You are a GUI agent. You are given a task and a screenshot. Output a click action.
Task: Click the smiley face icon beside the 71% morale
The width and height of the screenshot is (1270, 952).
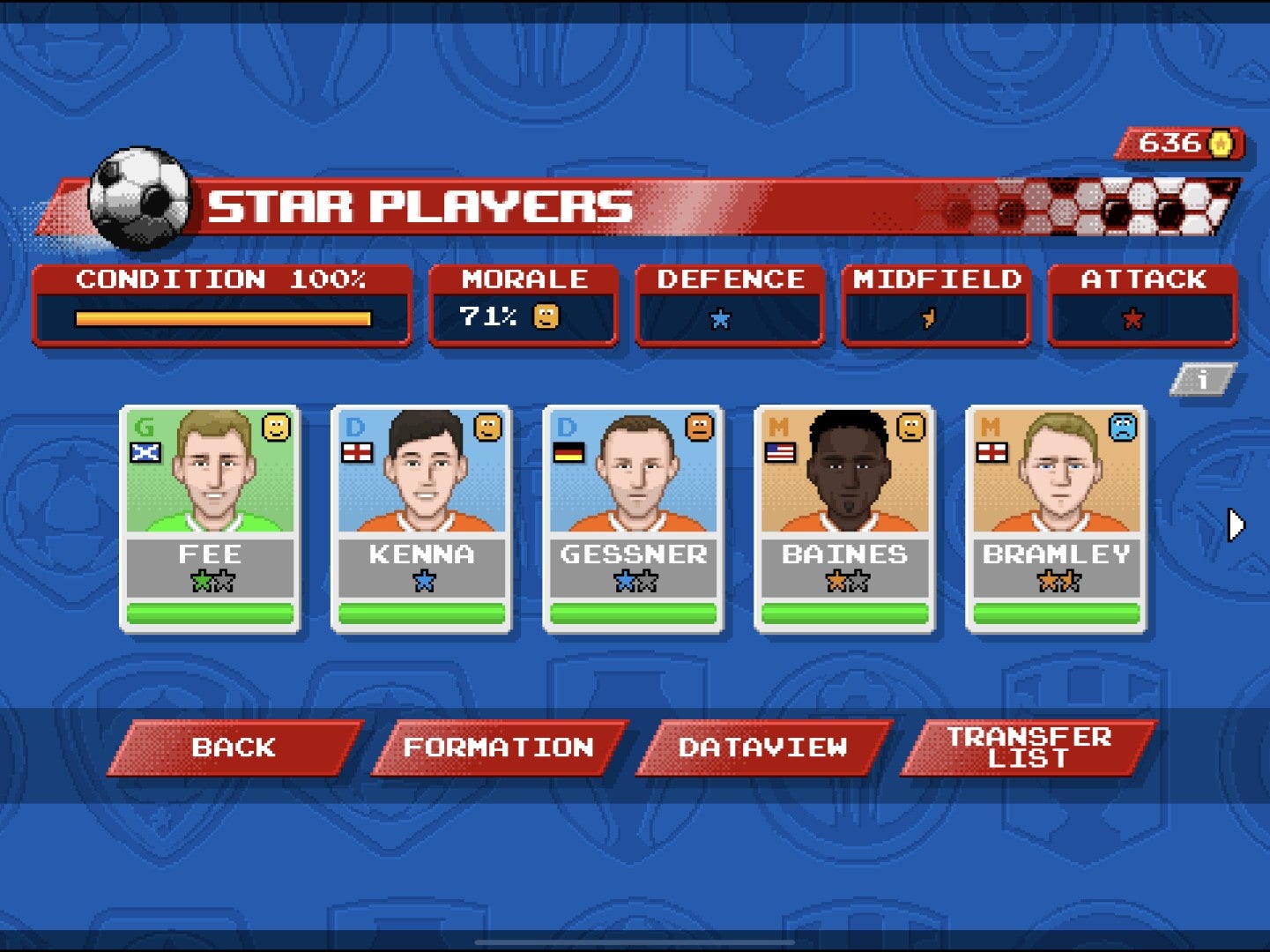544,315
